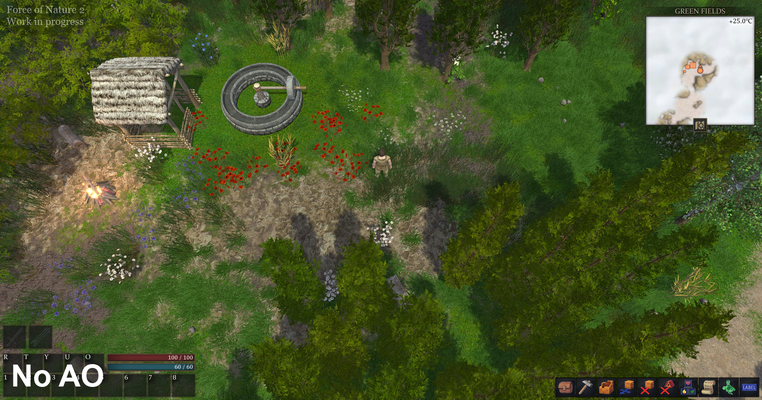The width and height of the screenshot is (762, 400).
Task: Click the house with red X icon
Action: pos(667,387)
